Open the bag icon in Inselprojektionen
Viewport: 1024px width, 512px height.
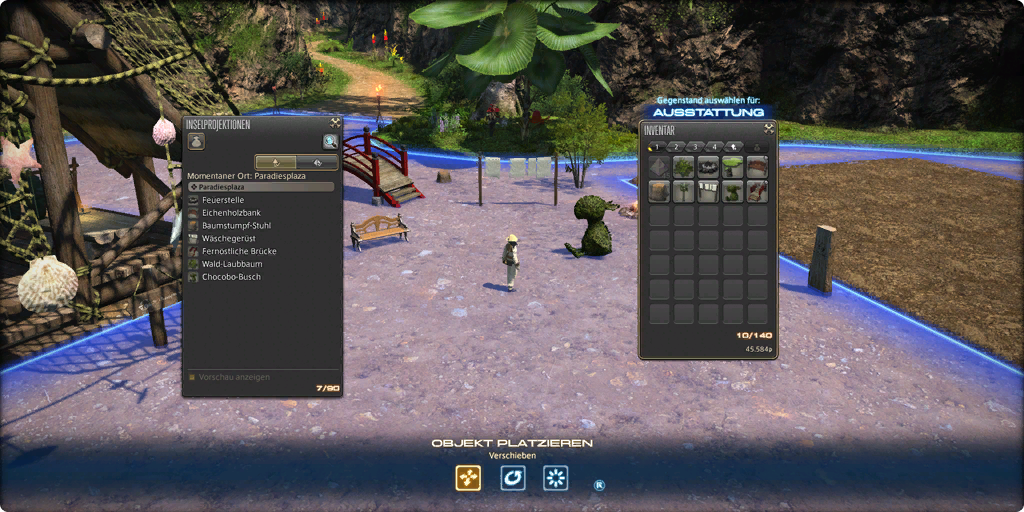coord(196,142)
